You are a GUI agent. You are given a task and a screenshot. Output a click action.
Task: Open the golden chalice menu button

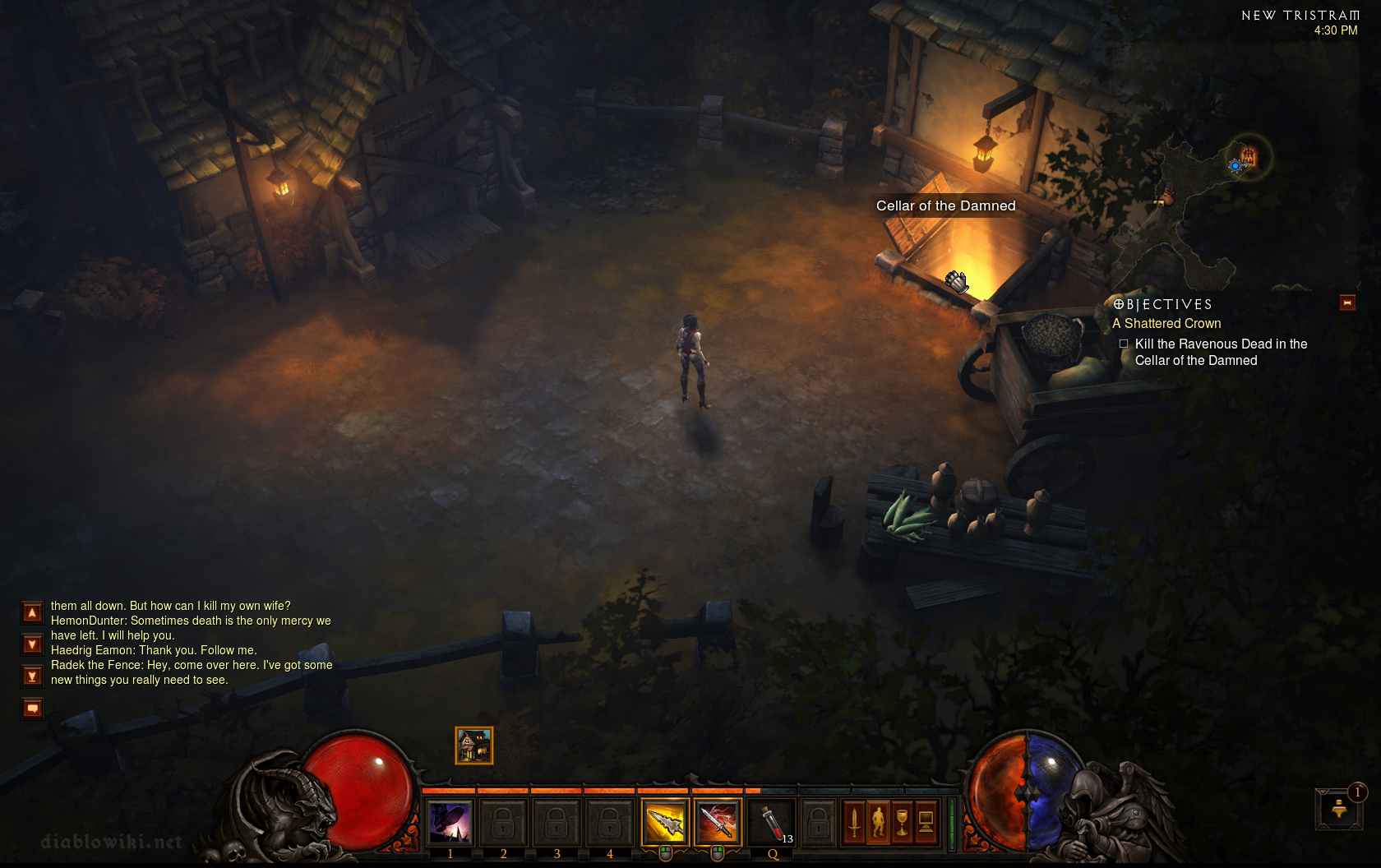[x=902, y=822]
